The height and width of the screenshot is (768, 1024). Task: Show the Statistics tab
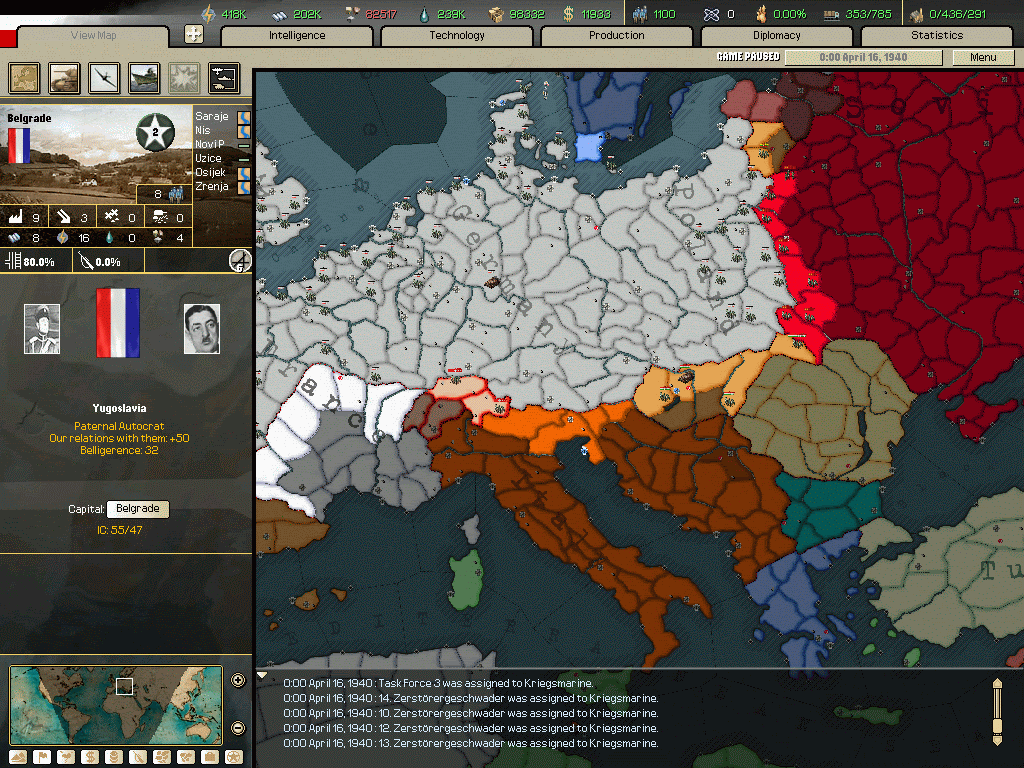pyautogui.click(x=937, y=36)
